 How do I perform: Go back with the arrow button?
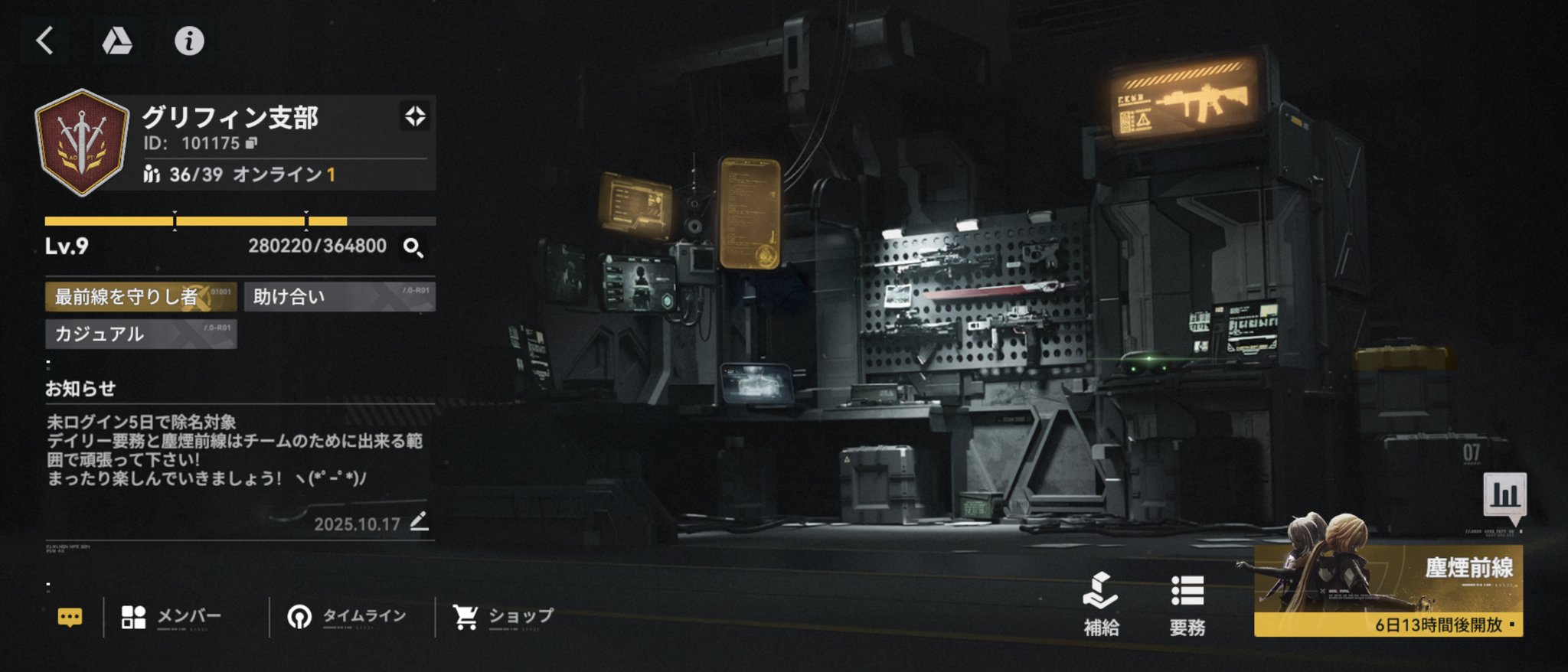(45, 41)
